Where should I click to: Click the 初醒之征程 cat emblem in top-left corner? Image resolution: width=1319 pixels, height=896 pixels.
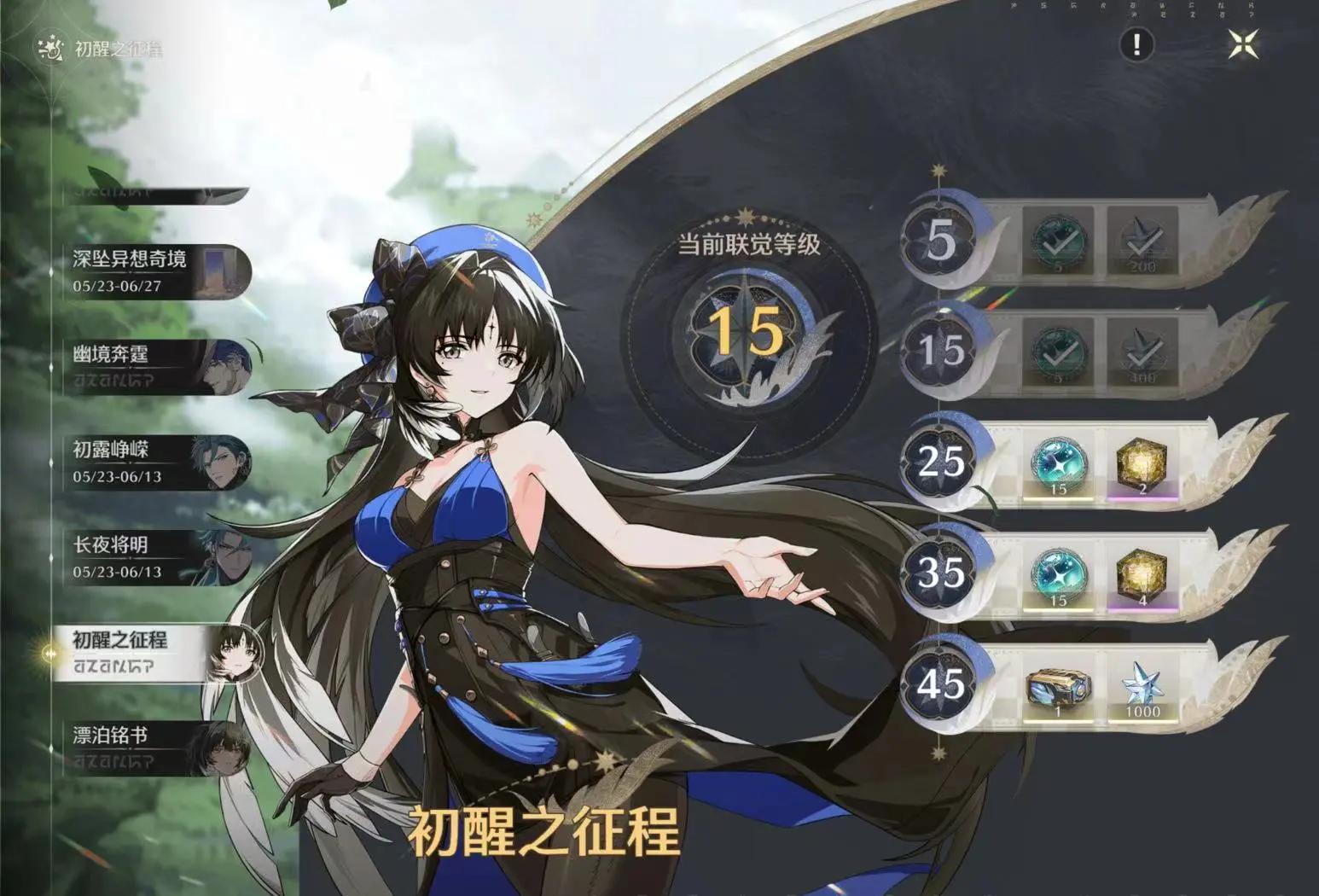pyautogui.click(x=49, y=49)
